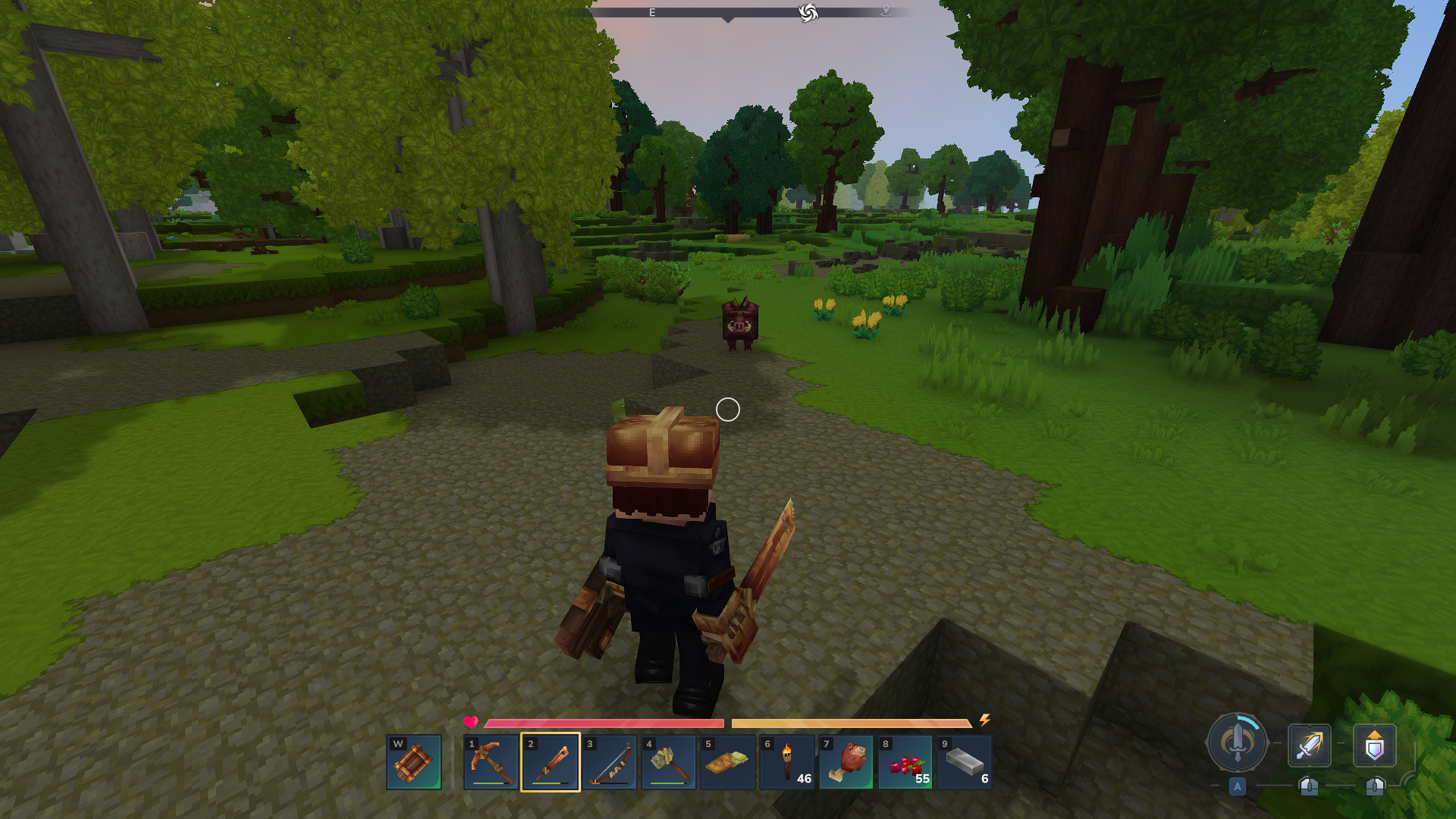Click the swirl marker on the compass bar
This screenshot has height=819, width=1456.
click(808, 13)
